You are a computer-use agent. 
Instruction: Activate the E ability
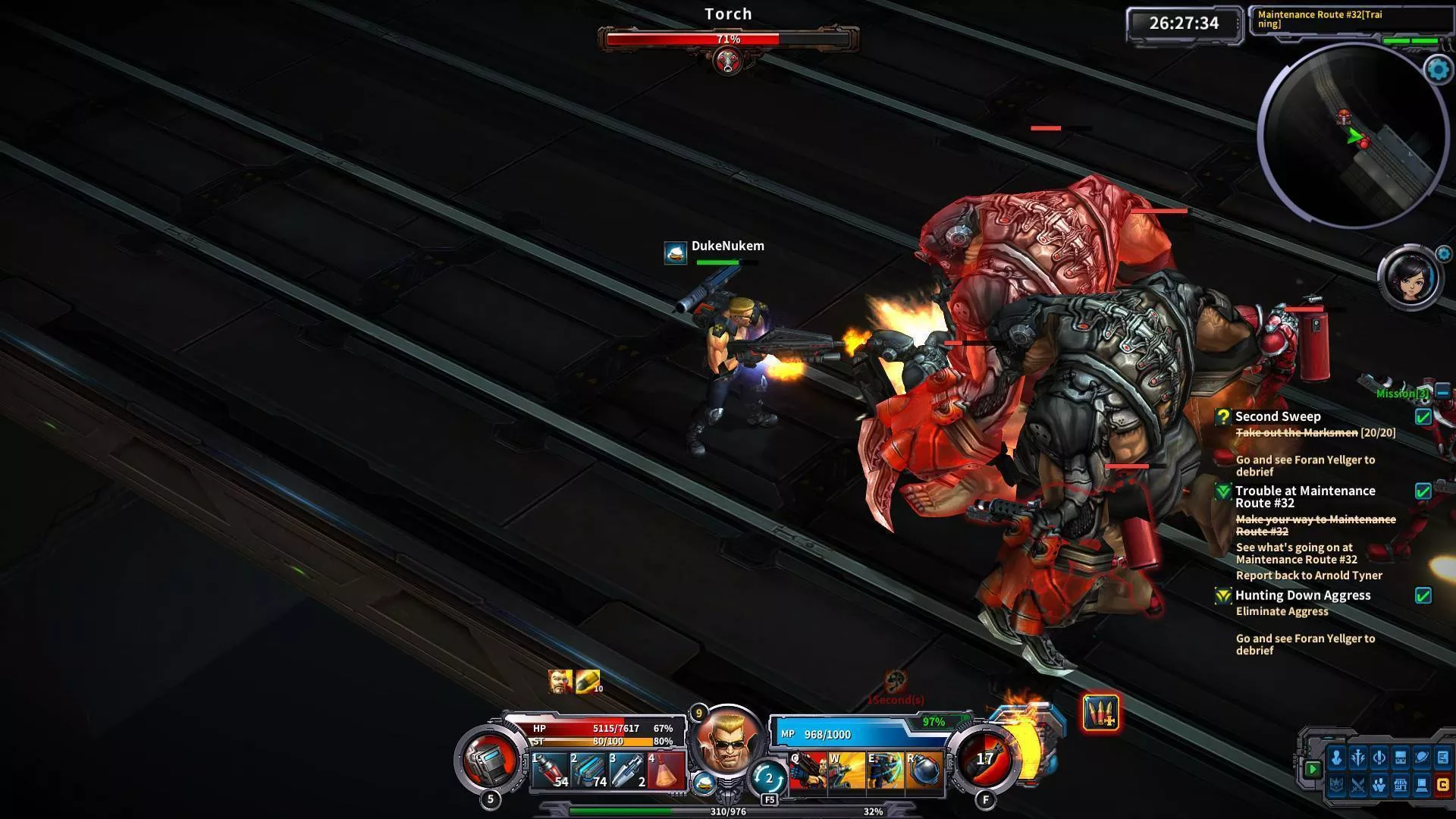[885, 770]
